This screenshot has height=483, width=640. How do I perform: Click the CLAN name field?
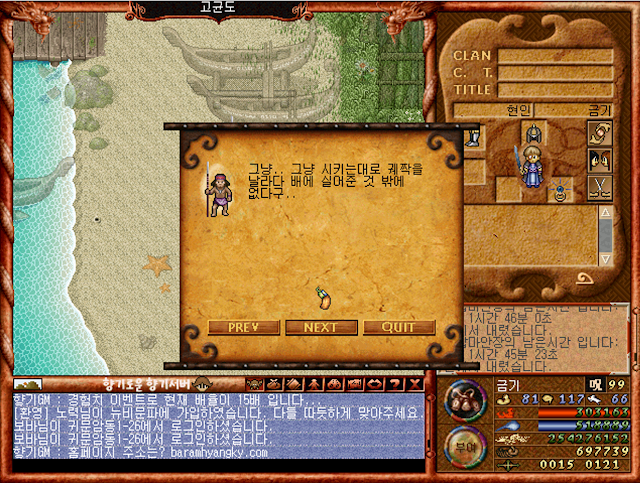[555, 56]
